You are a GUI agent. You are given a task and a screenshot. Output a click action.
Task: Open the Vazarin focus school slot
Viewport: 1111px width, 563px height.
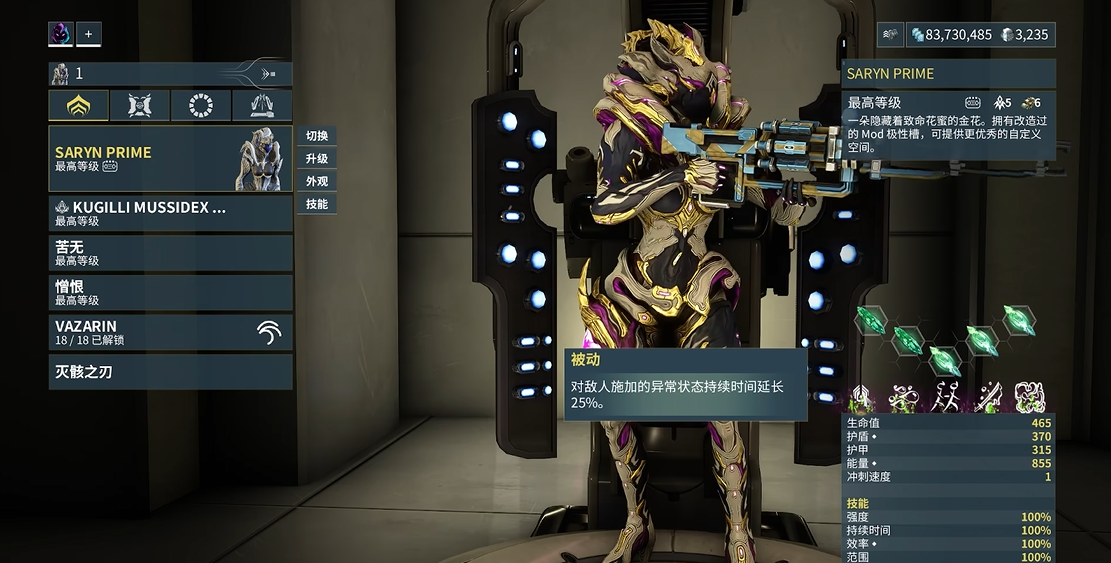(x=170, y=332)
